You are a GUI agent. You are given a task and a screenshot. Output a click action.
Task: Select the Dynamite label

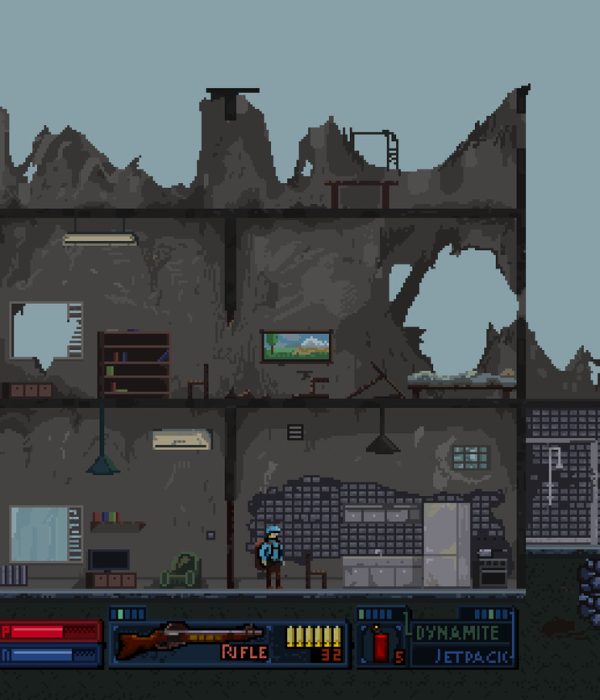pyautogui.click(x=457, y=633)
